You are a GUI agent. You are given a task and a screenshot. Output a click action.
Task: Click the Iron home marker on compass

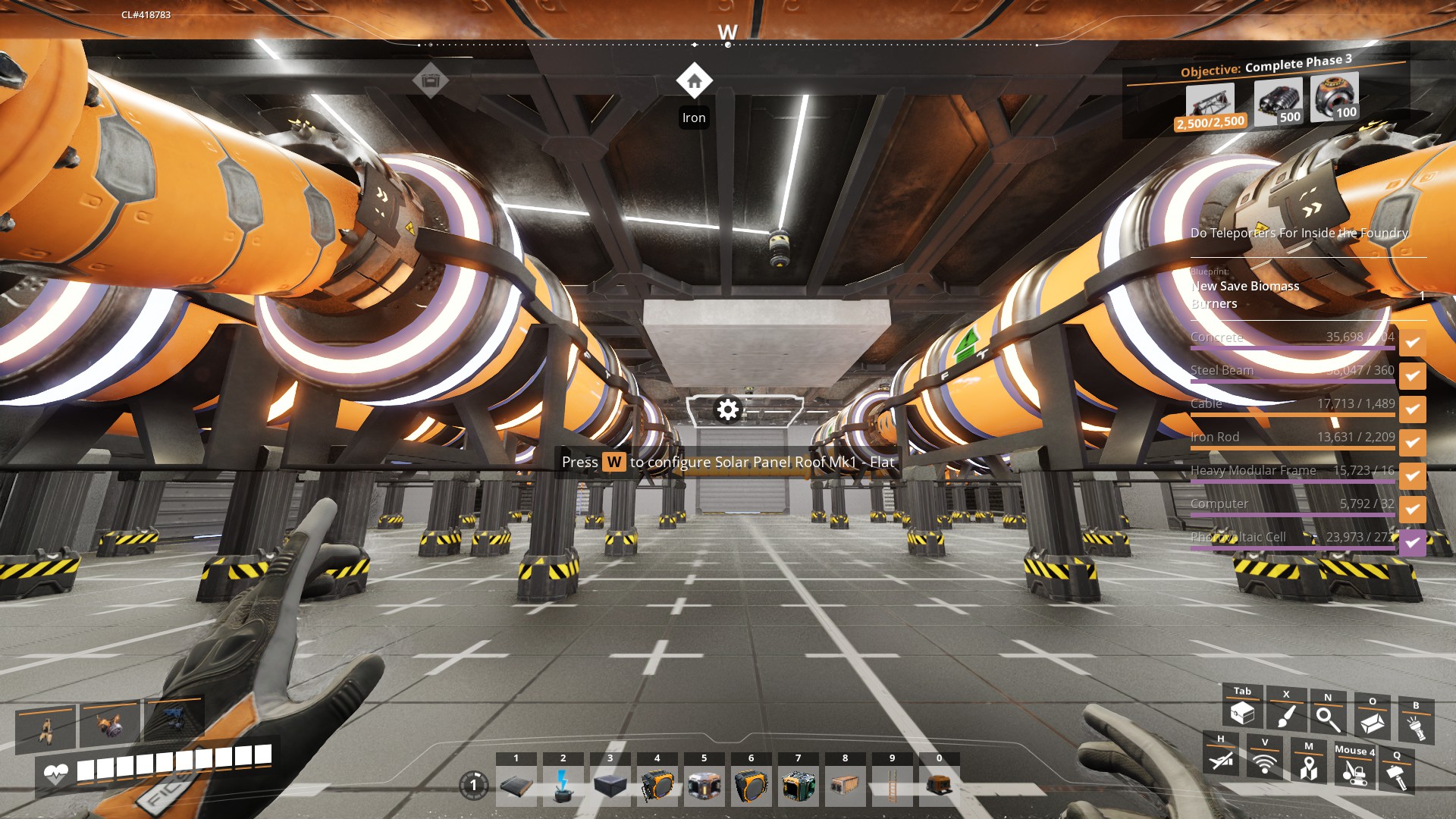694,80
